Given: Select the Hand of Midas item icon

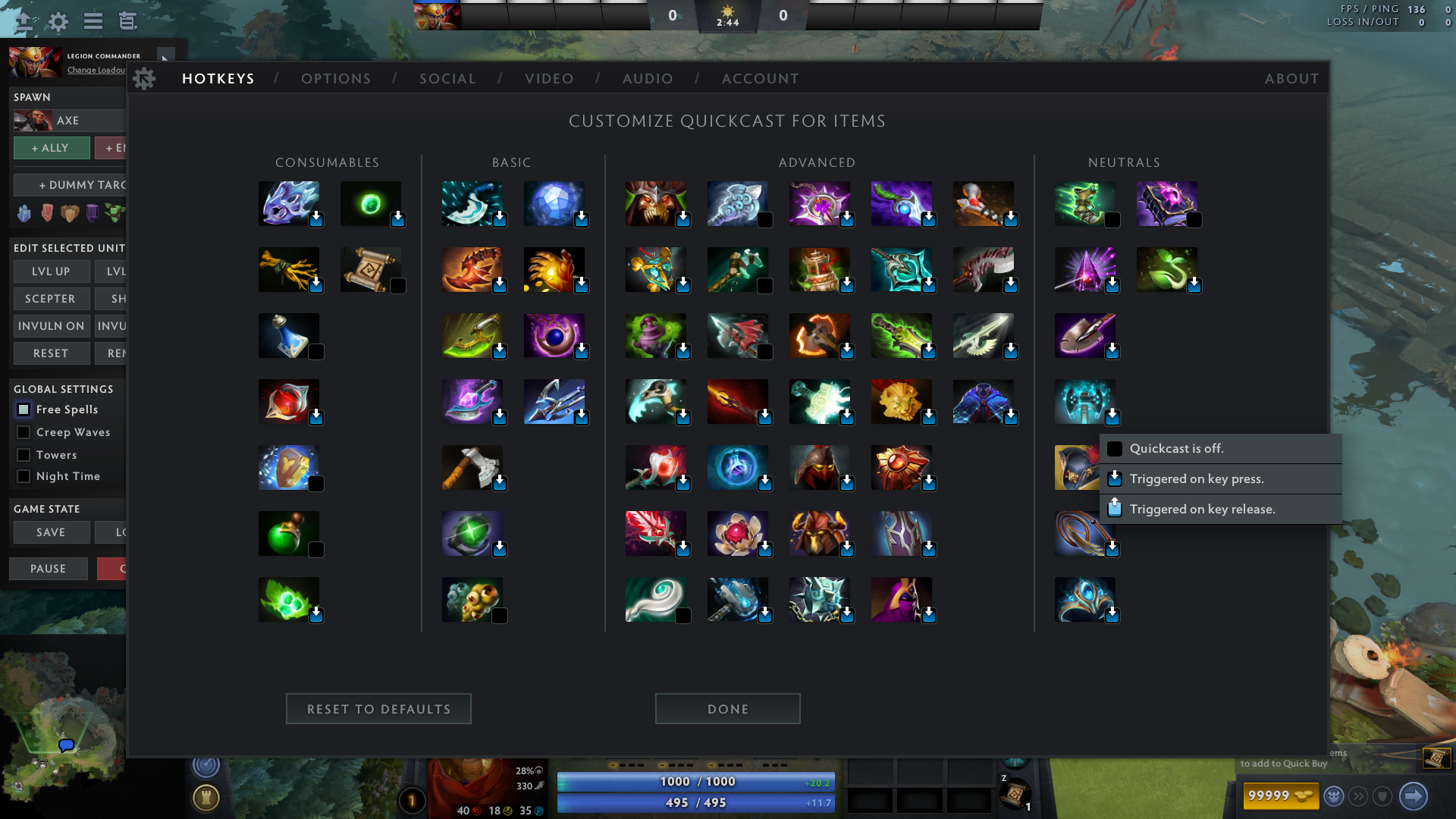Looking at the screenshot, I should pyautogui.click(x=556, y=269).
